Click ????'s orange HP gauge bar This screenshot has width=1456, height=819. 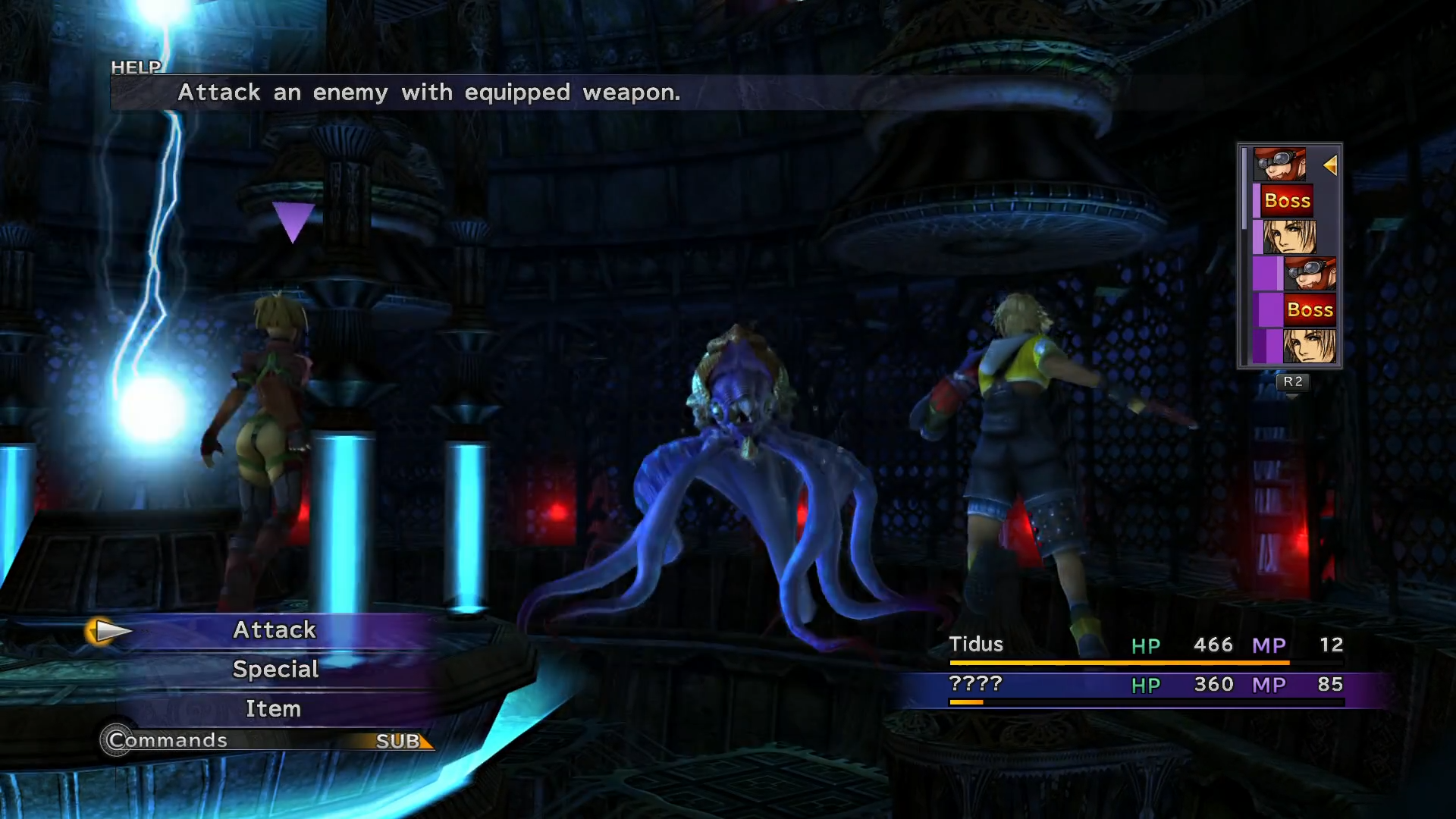click(x=965, y=701)
